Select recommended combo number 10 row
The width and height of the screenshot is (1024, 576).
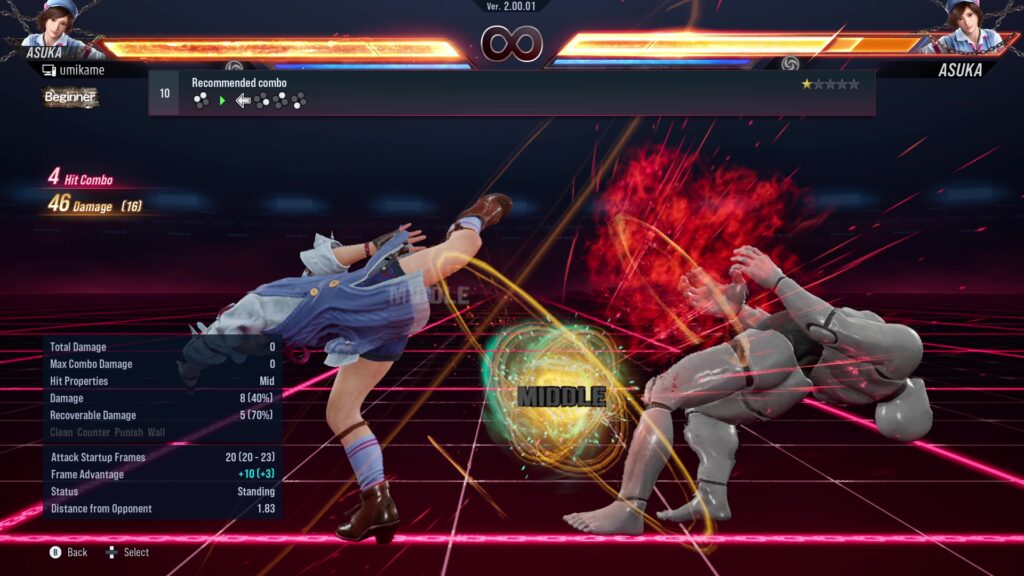[511, 93]
